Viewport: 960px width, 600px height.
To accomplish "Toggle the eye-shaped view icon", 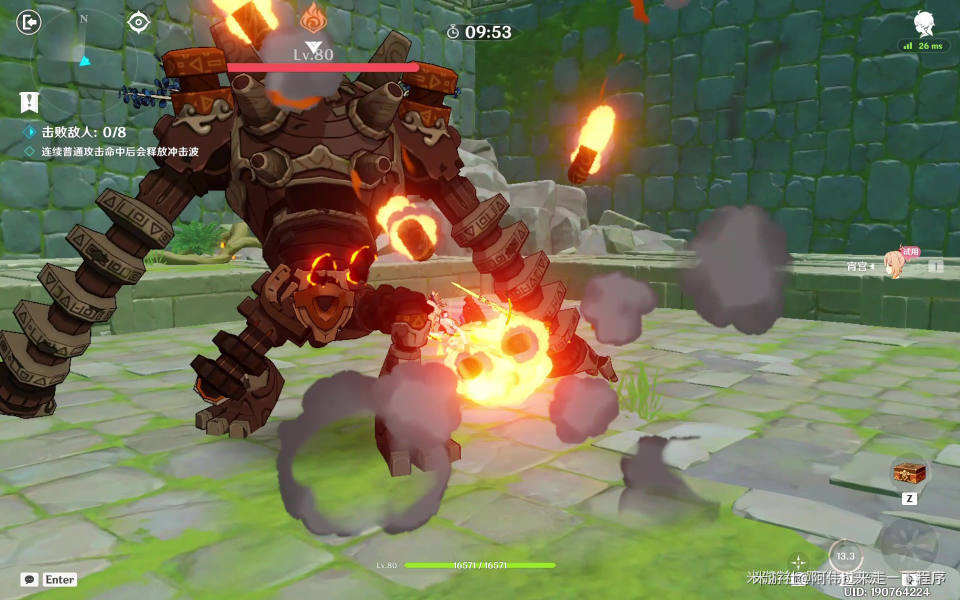I will (x=138, y=21).
